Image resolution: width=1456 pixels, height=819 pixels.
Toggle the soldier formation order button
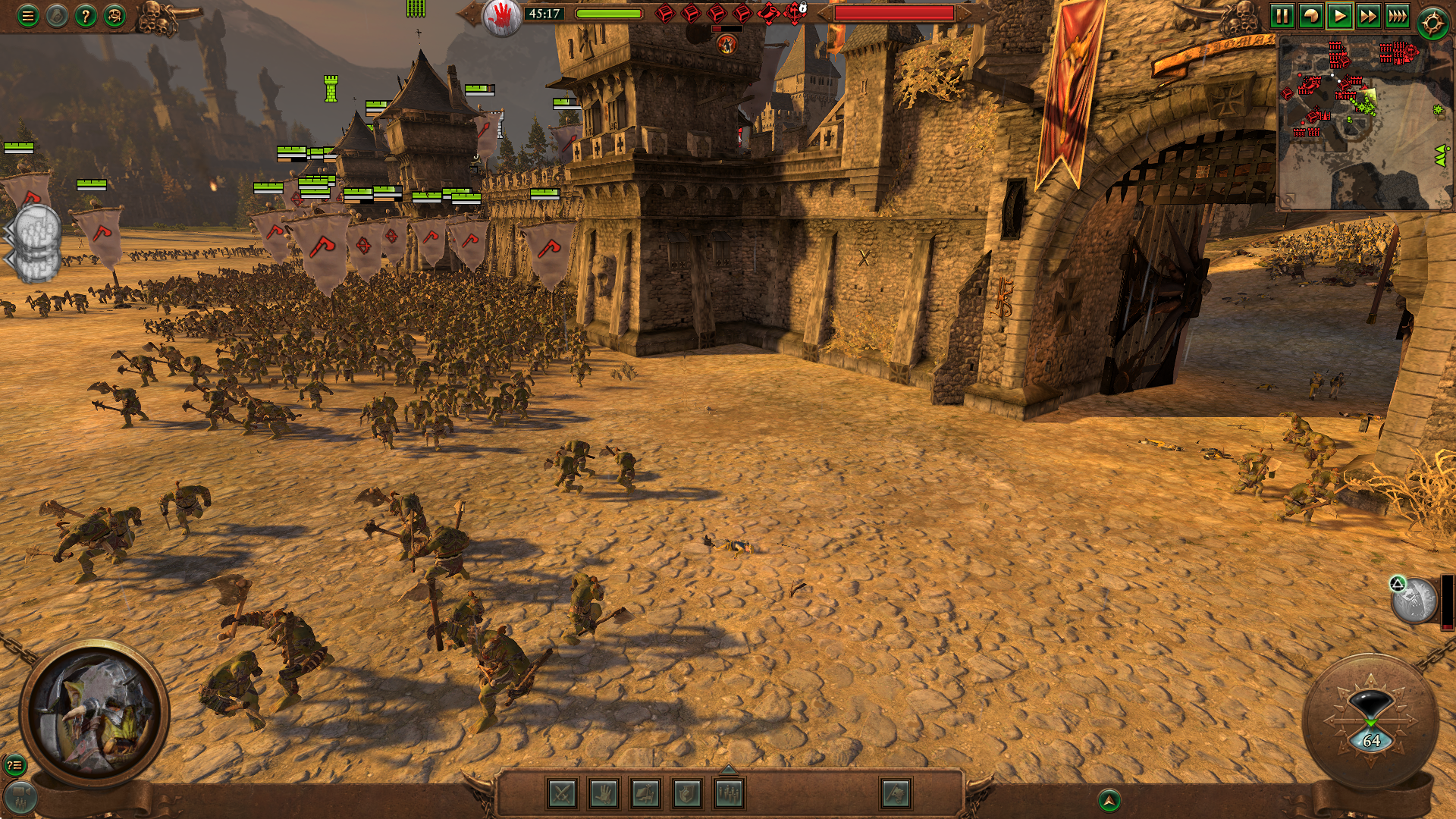point(729,794)
